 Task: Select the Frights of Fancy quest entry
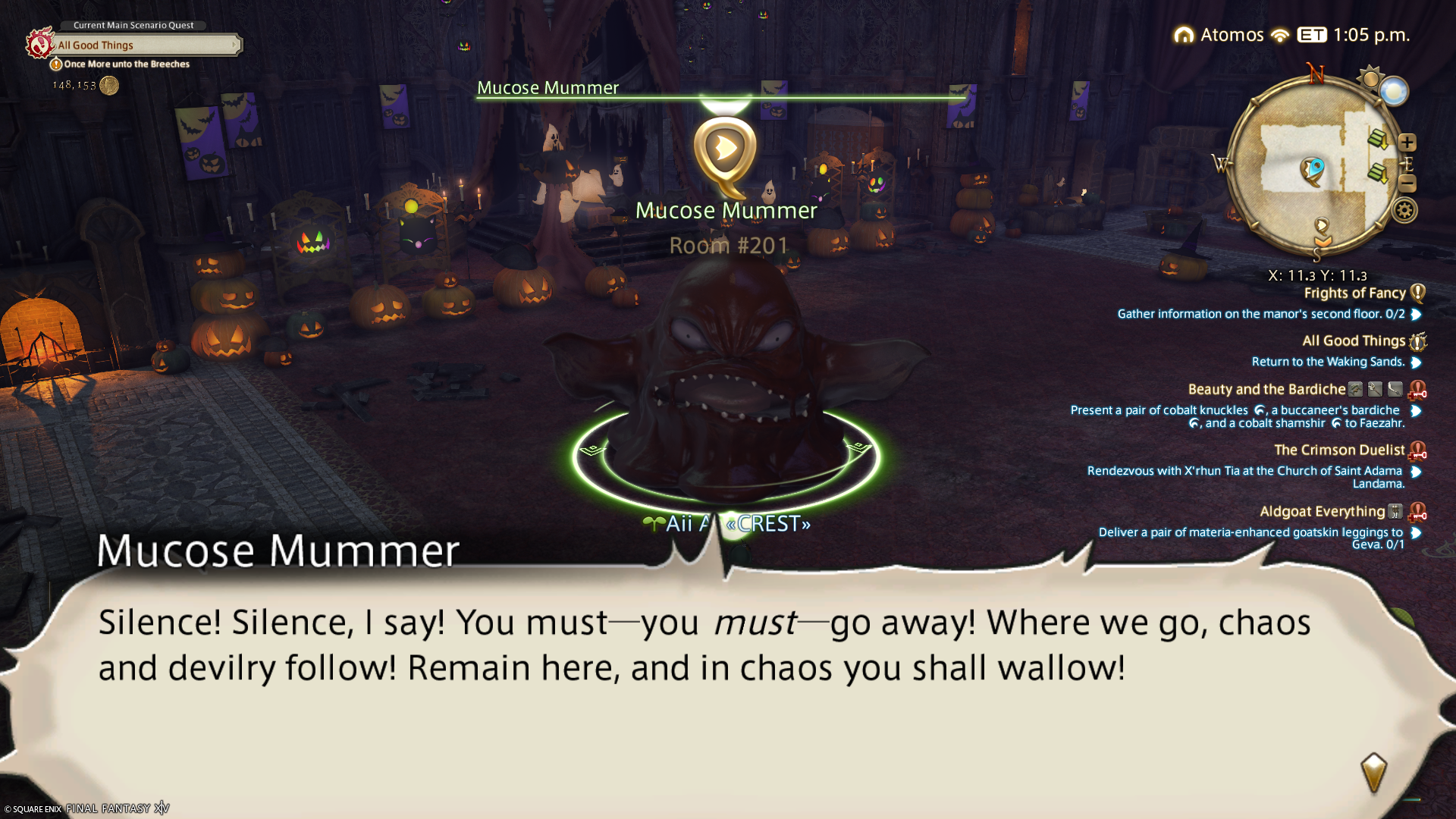(x=1354, y=293)
